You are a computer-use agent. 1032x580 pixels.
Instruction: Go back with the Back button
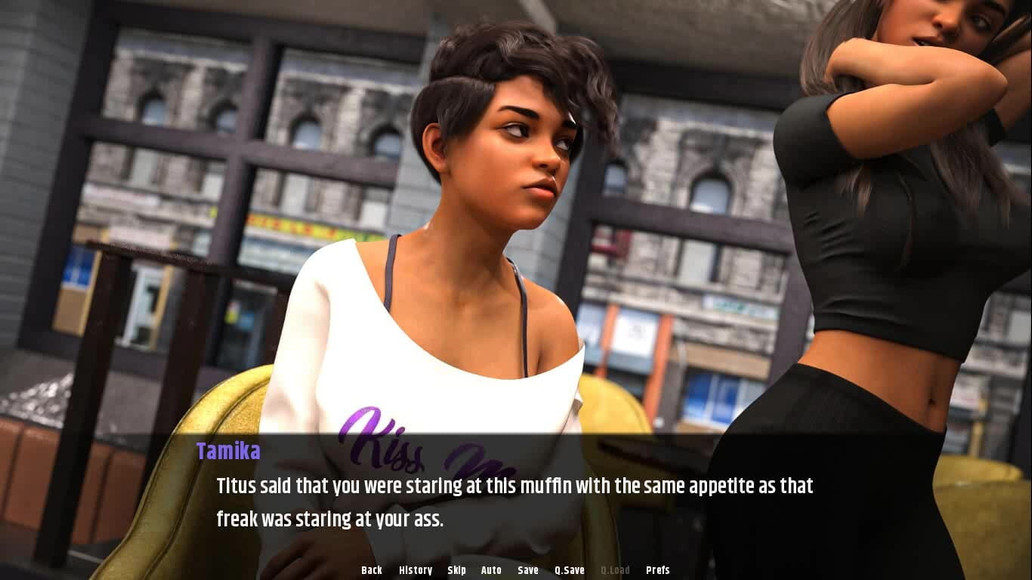coord(372,570)
